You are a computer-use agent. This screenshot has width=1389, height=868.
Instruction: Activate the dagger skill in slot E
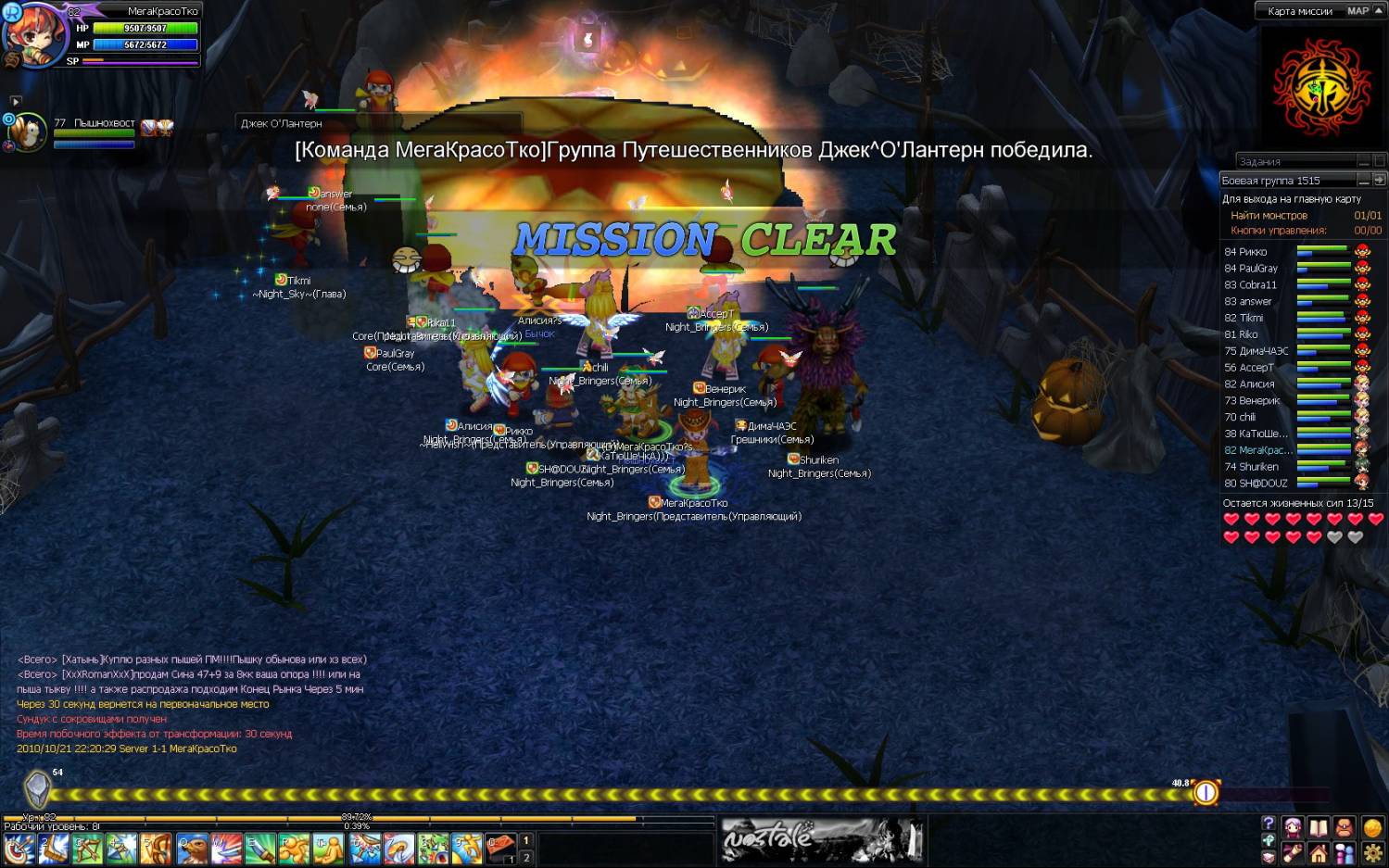261,848
